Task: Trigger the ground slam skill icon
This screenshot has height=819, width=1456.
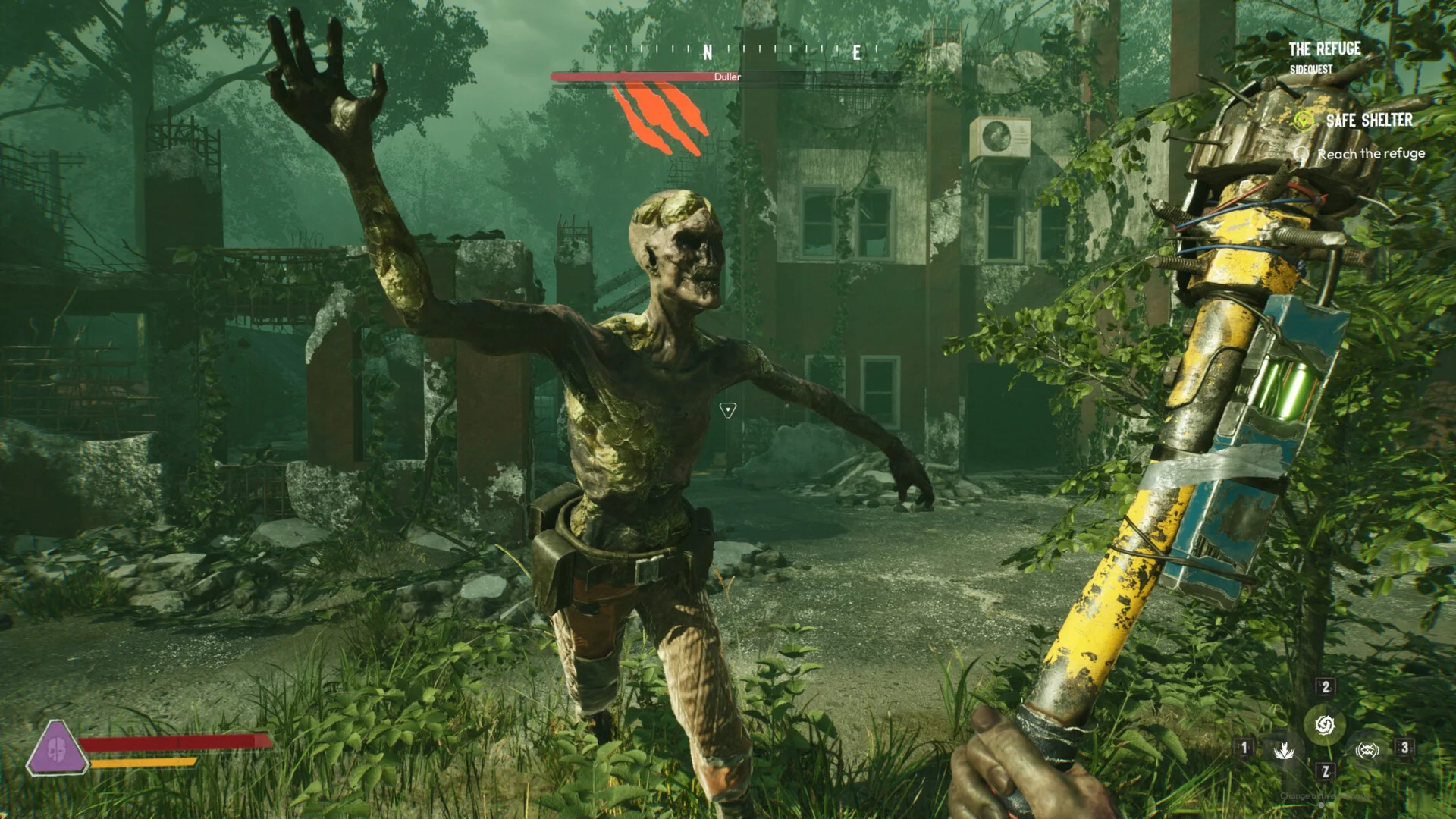Action: pos(1284,750)
